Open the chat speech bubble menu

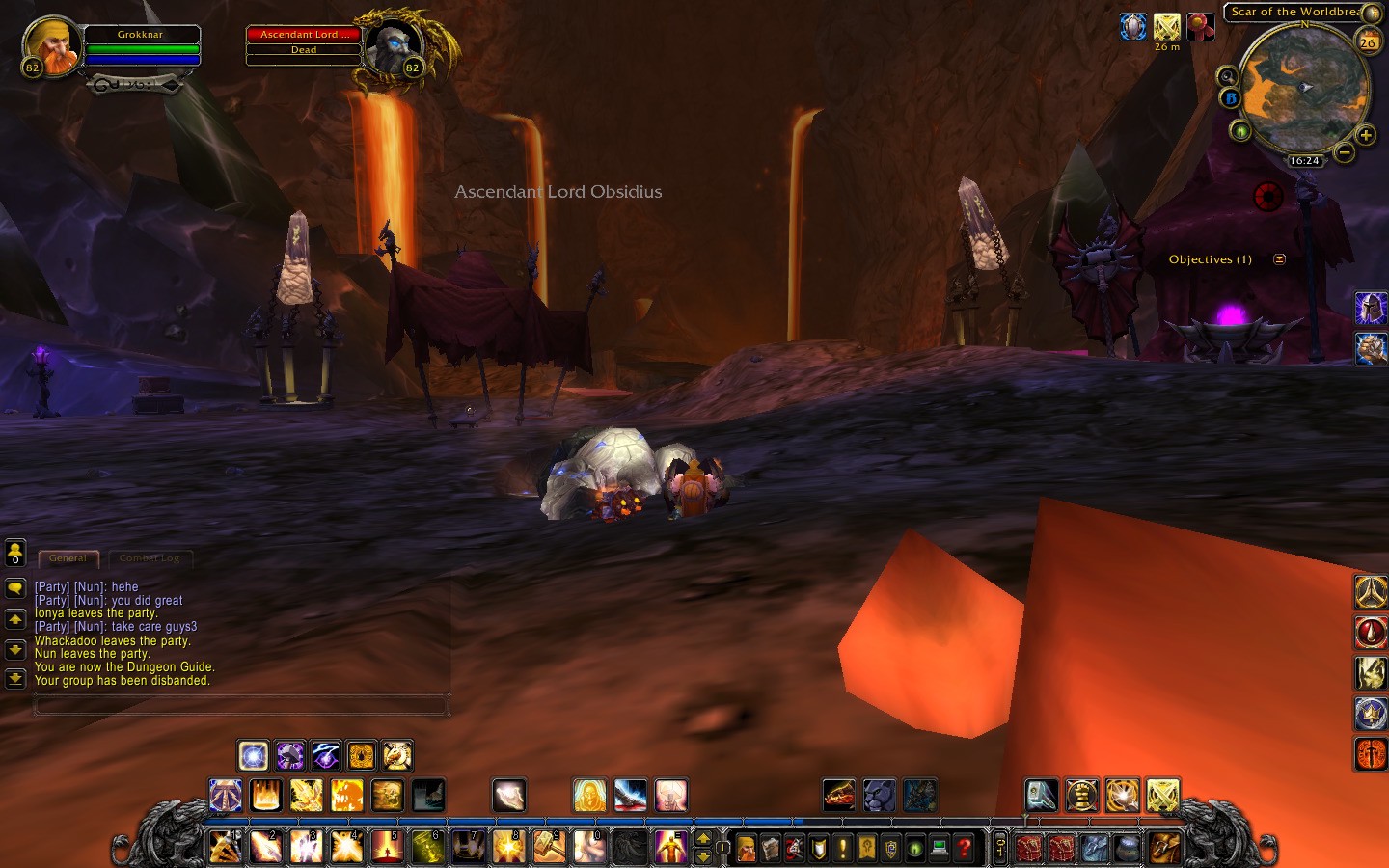tap(15, 588)
